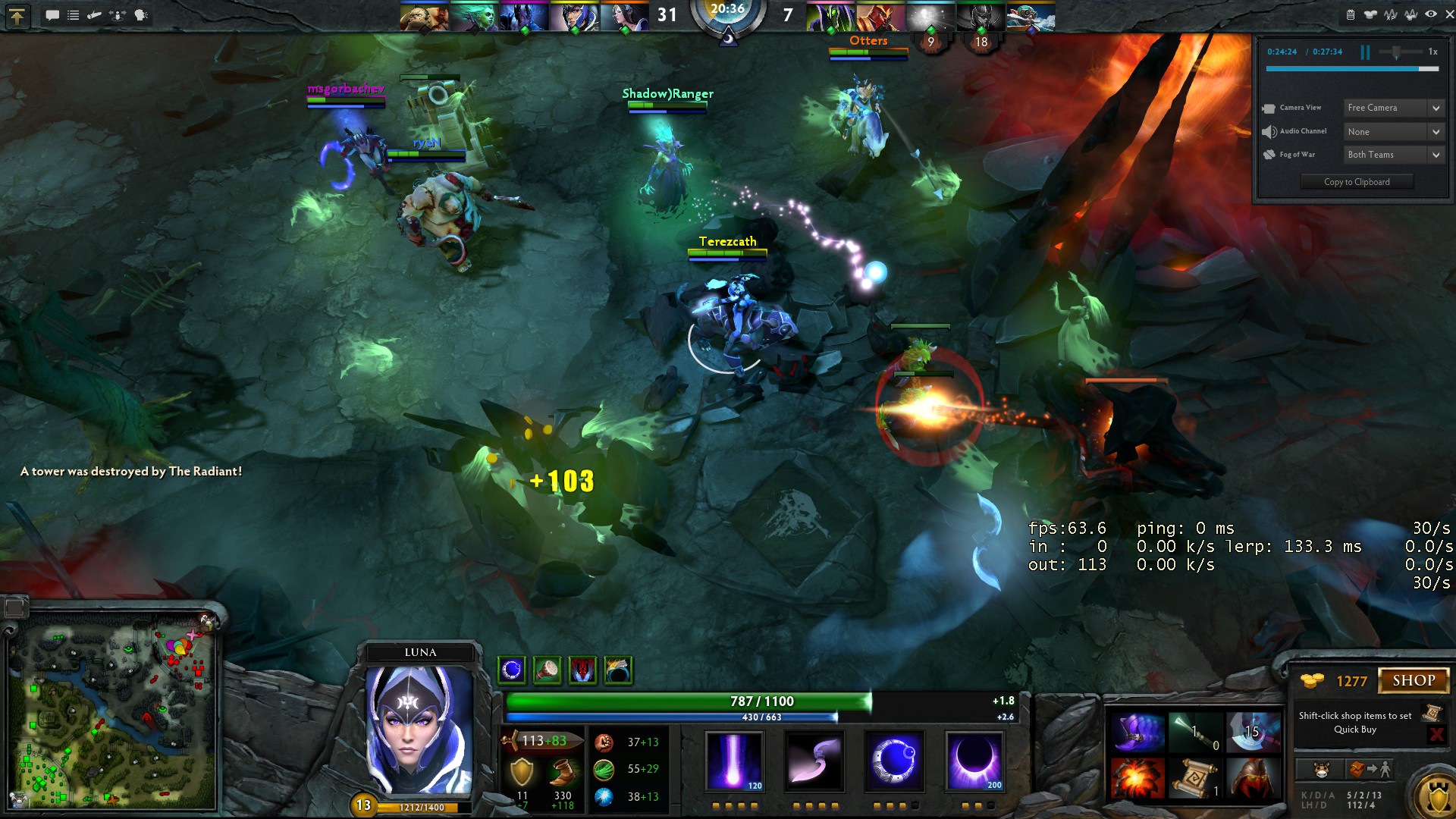Click Copy to Clipboard button

1357,182
